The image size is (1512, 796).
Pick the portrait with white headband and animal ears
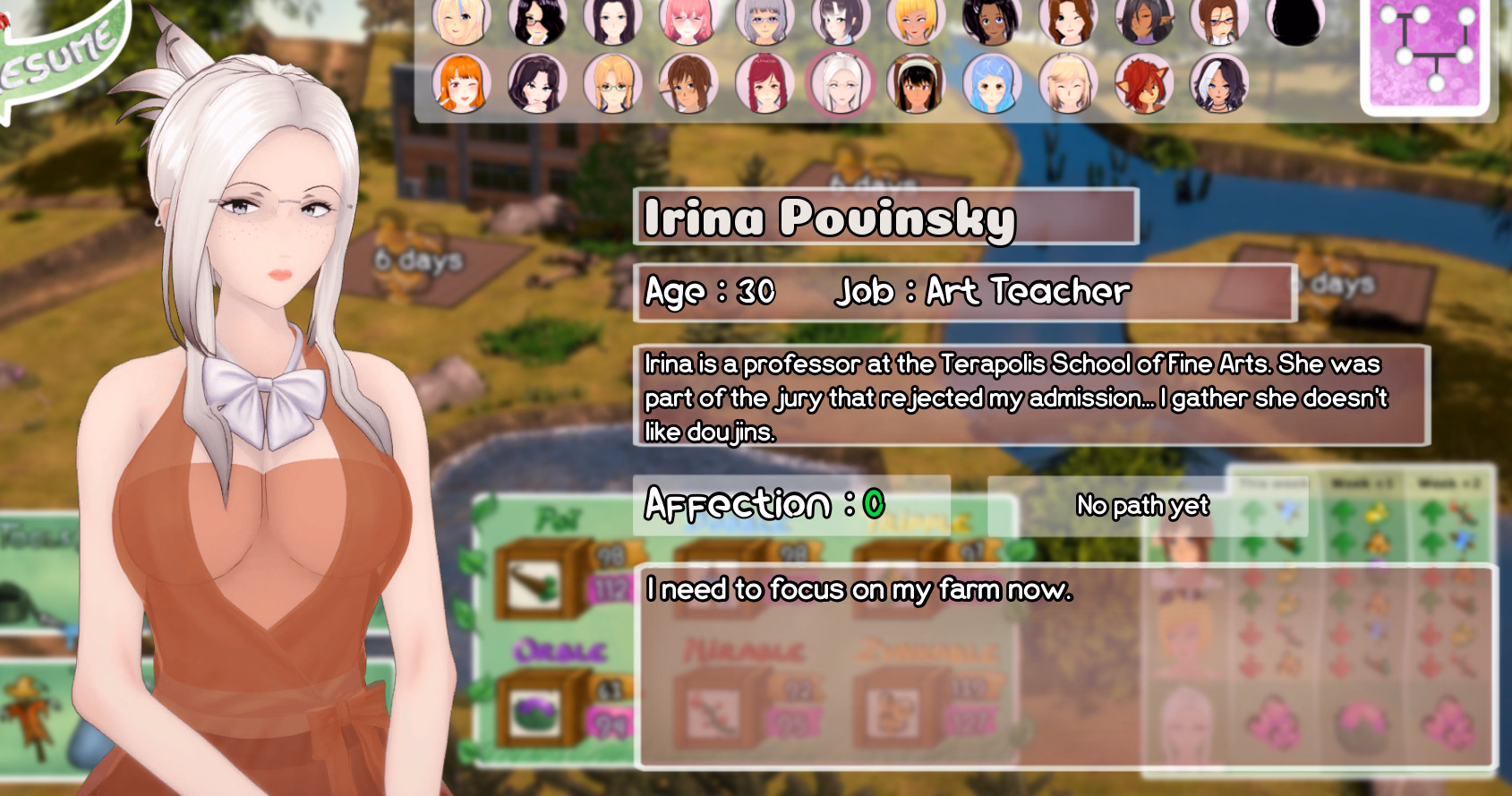(x=916, y=83)
